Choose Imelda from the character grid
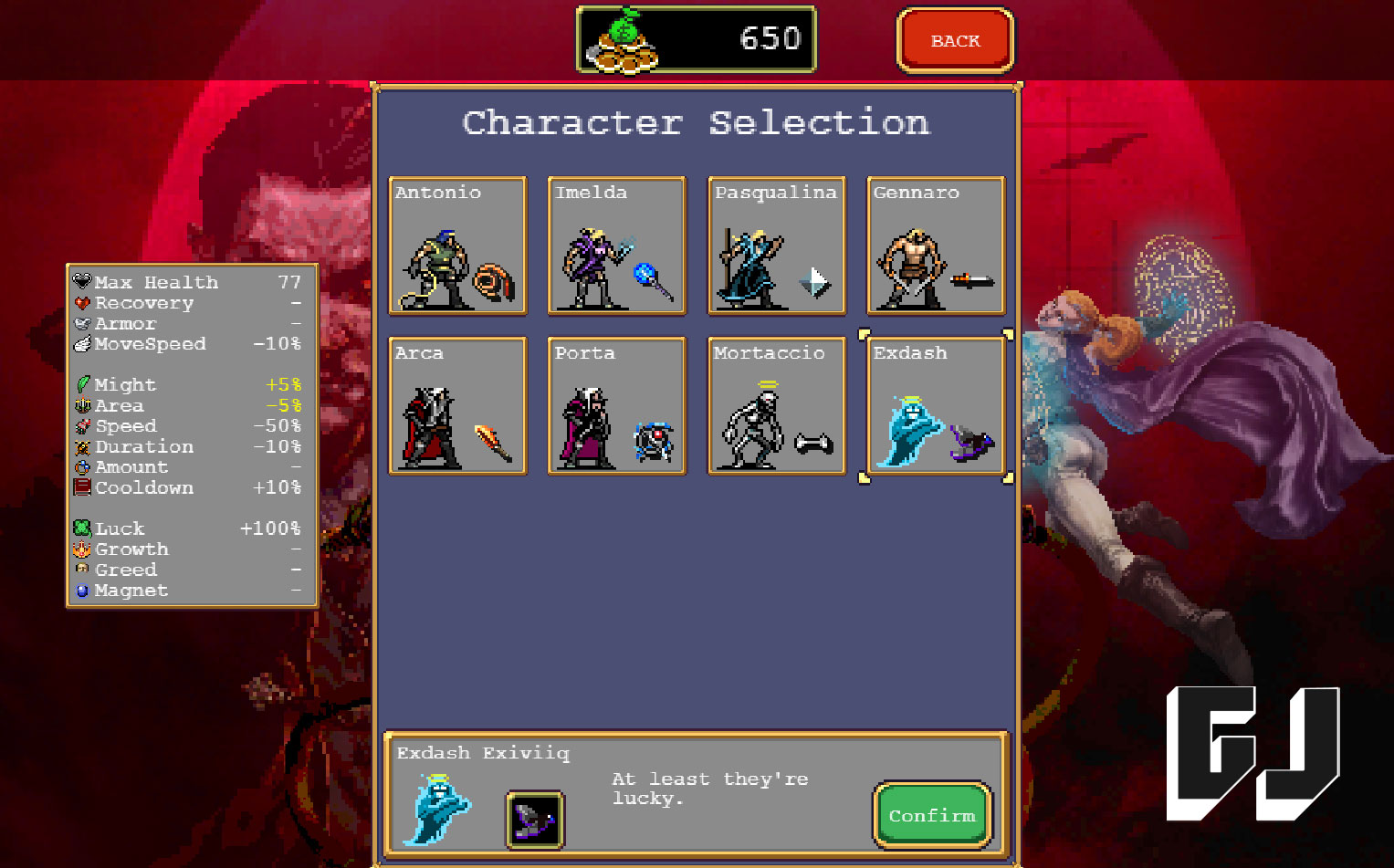The height and width of the screenshot is (868, 1394). tap(616, 246)
